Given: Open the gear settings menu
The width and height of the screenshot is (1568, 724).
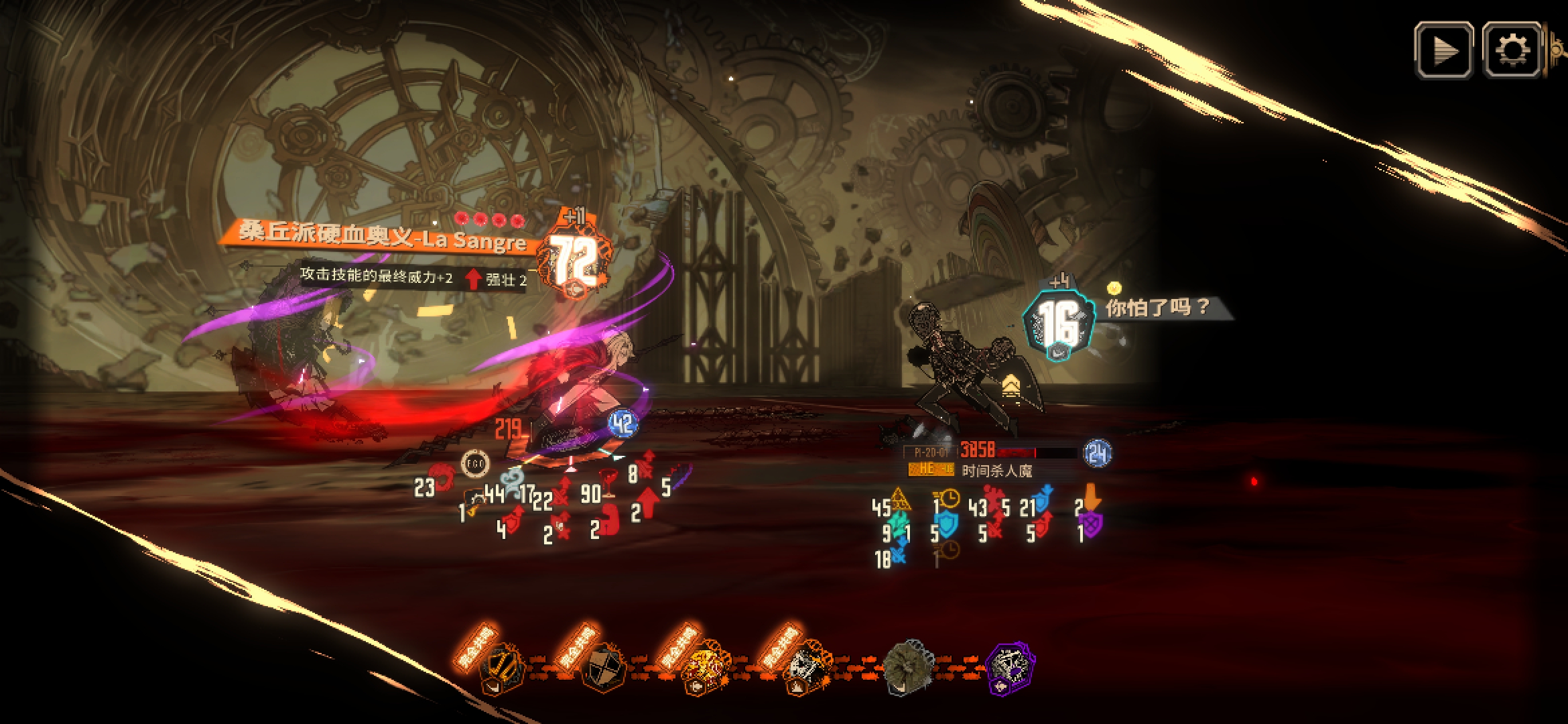Looking at the screenshot, I should (x=1512, y=50).
